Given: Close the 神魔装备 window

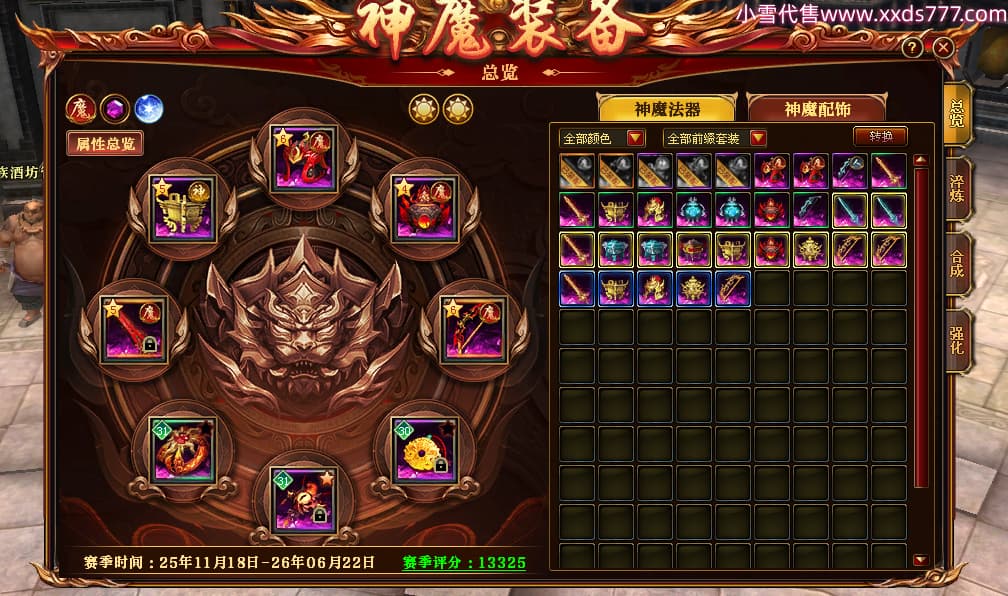Looking at the screenshot, I should coord(943,47).
